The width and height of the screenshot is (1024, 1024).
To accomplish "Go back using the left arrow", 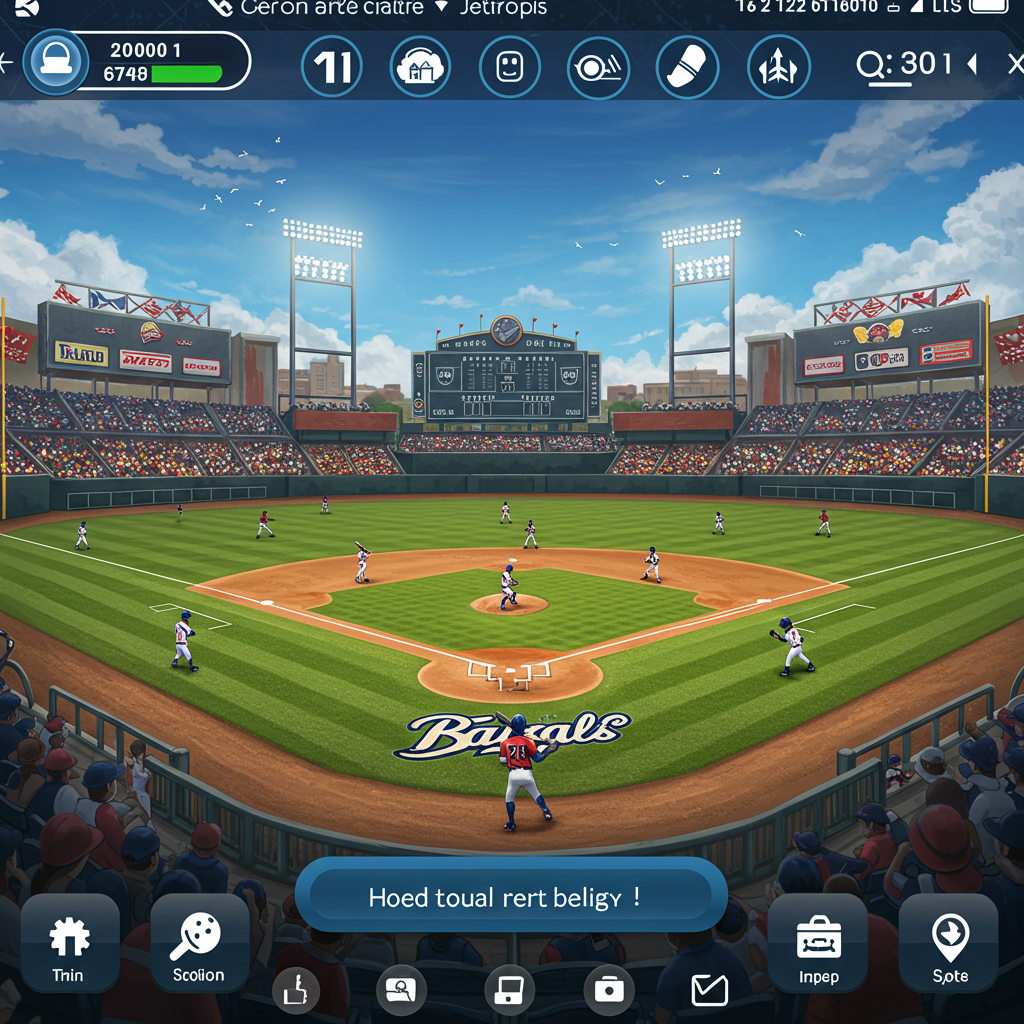I will coord(6,63).
